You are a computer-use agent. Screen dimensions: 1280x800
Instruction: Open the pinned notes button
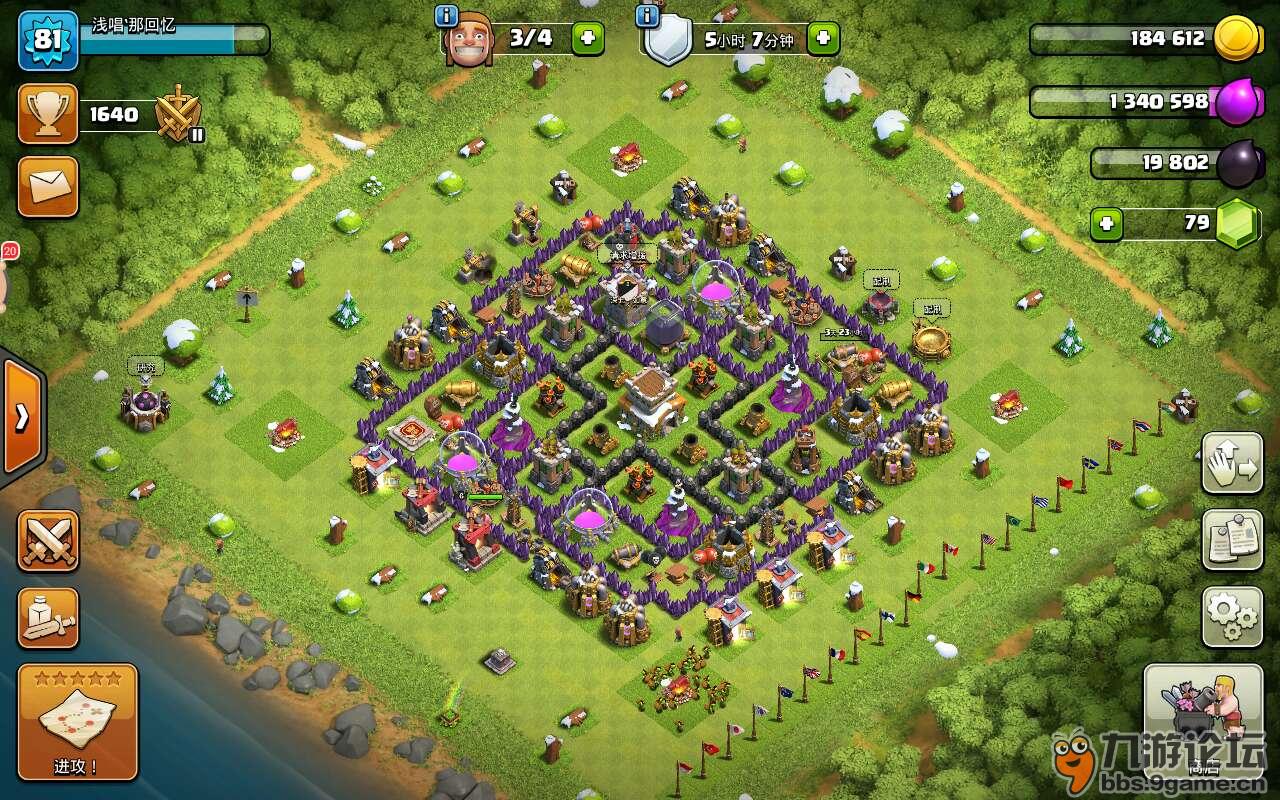point(1232,540)
